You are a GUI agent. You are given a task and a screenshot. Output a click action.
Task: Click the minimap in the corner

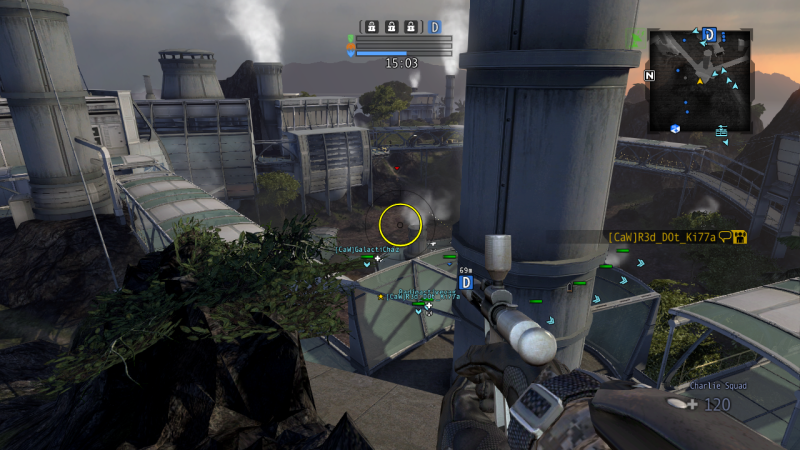click(699, 81)
